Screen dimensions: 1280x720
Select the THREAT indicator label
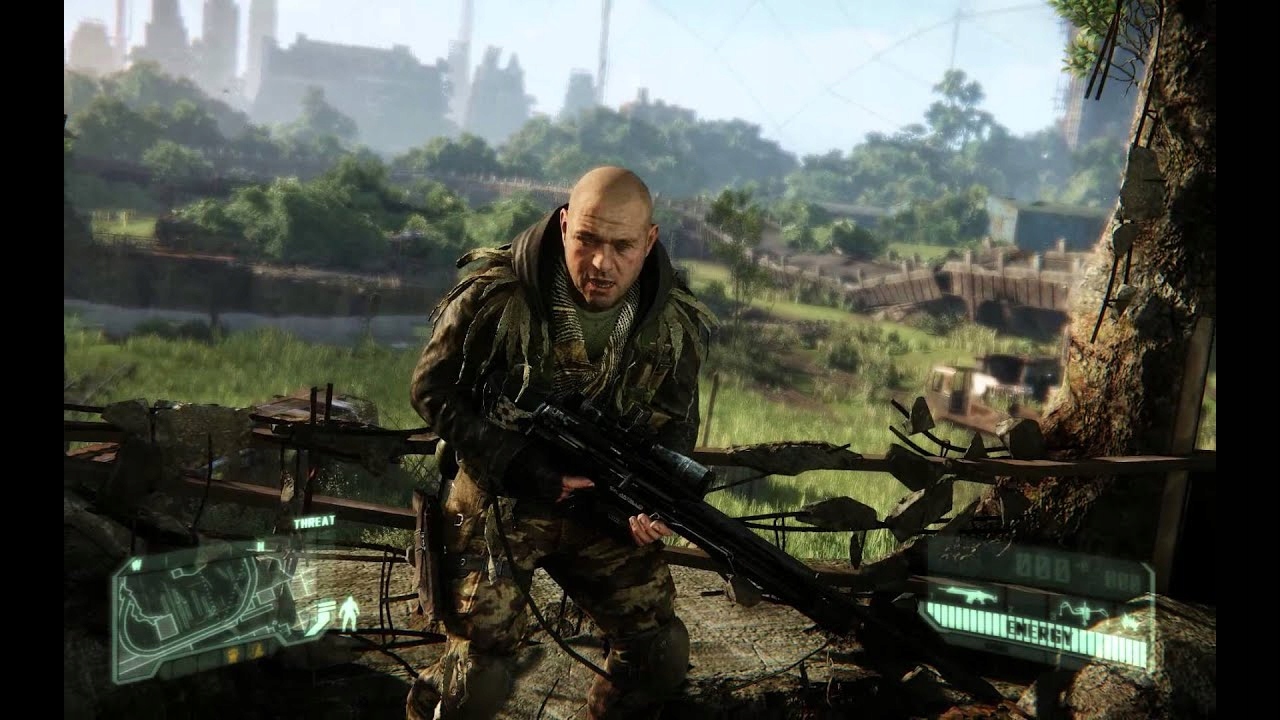(x=315, y=521)
